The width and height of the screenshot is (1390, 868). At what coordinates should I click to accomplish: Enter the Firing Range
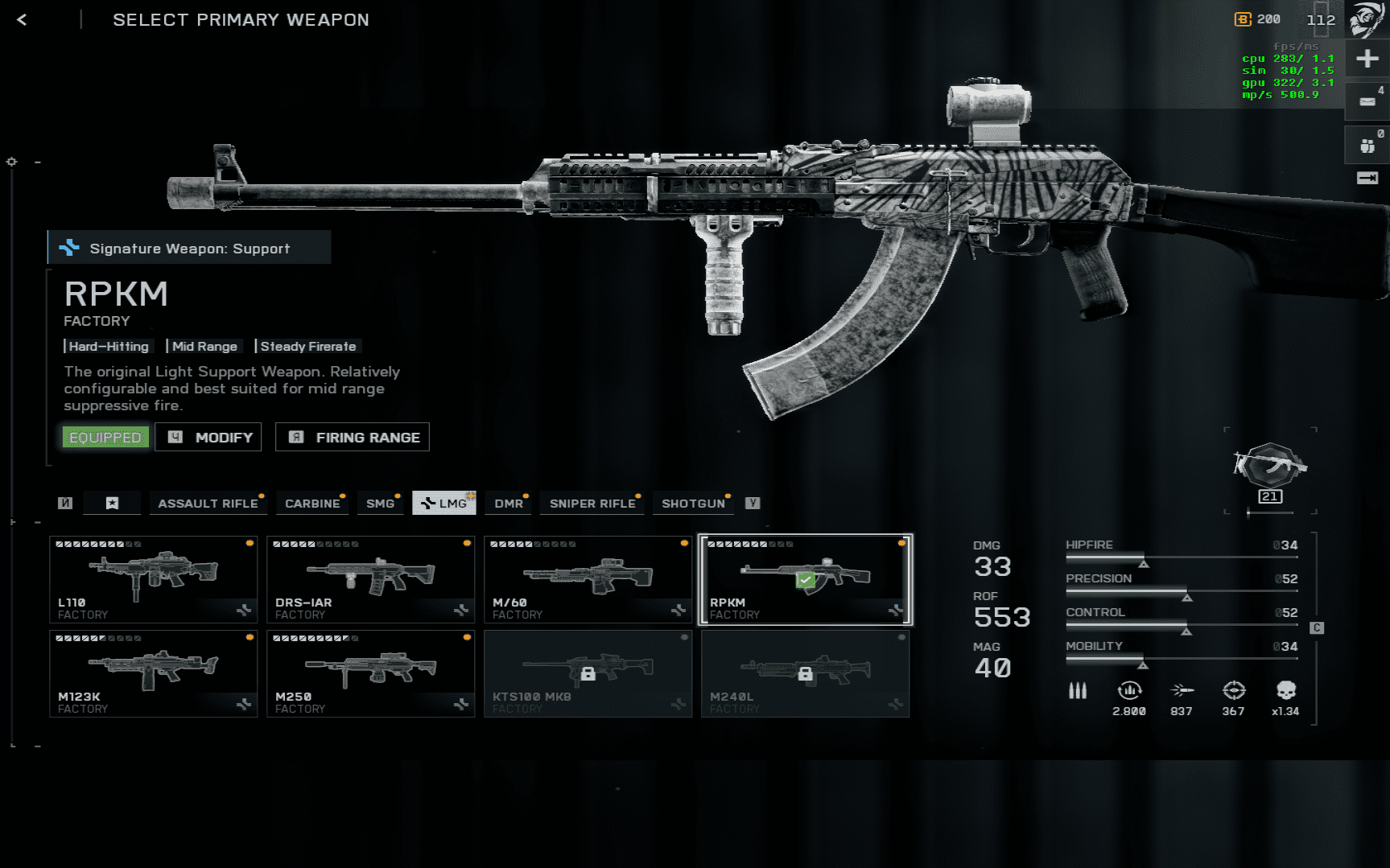(x=353, y=437)
